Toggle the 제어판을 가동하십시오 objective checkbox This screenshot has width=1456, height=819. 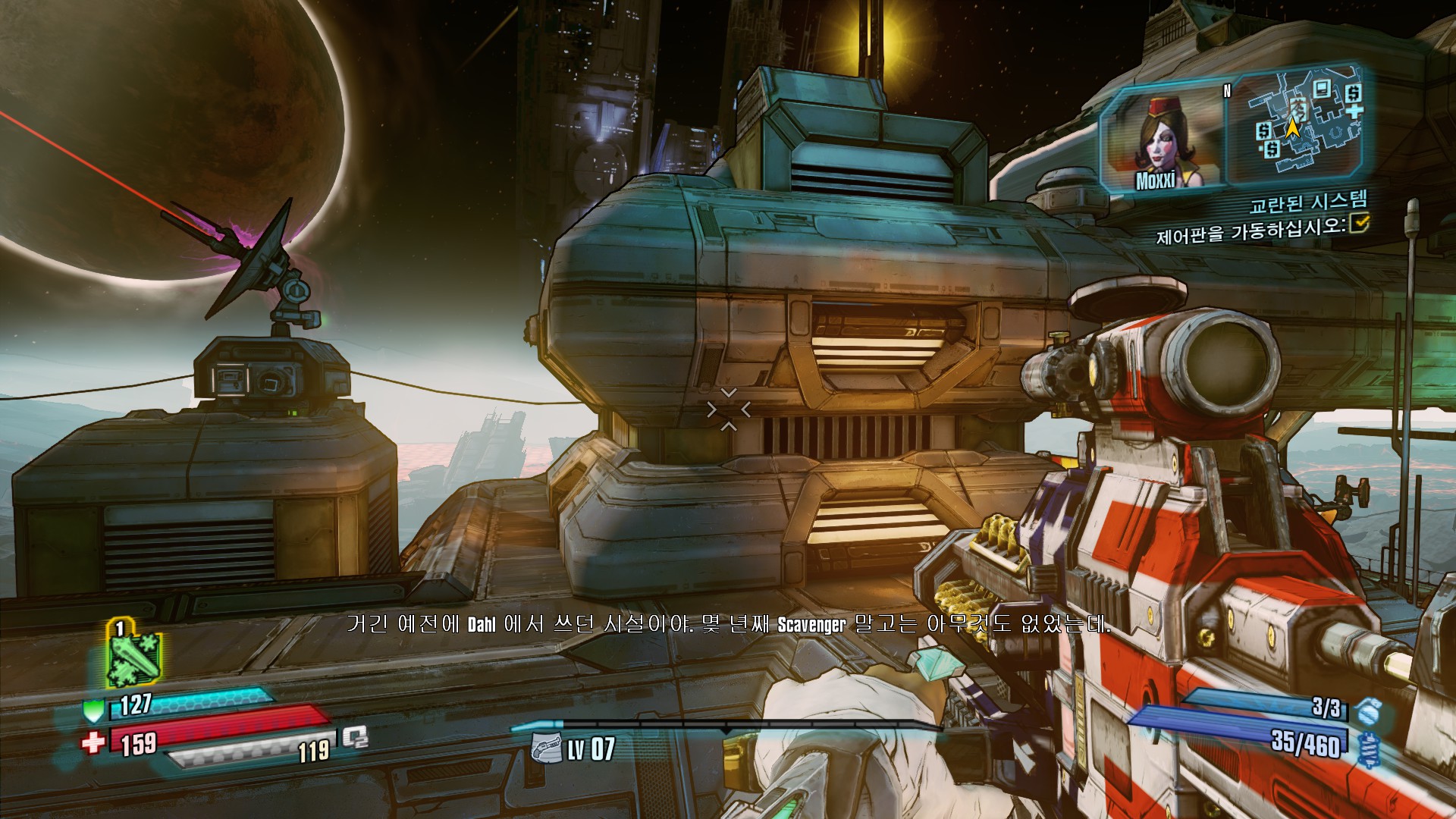pos(1359,223)
